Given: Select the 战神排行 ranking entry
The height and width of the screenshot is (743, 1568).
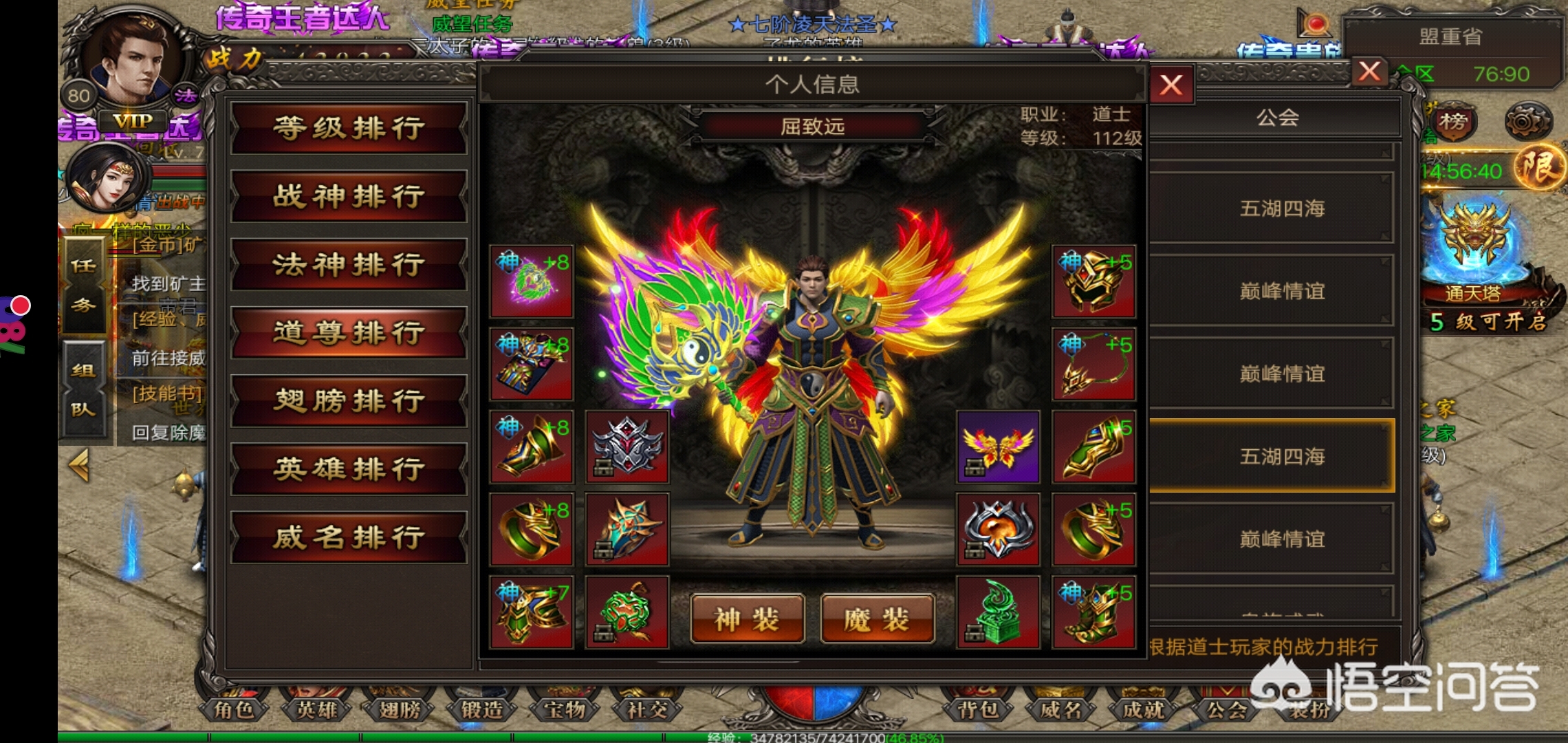Looking at the screenshot, I should pos(349,197).
